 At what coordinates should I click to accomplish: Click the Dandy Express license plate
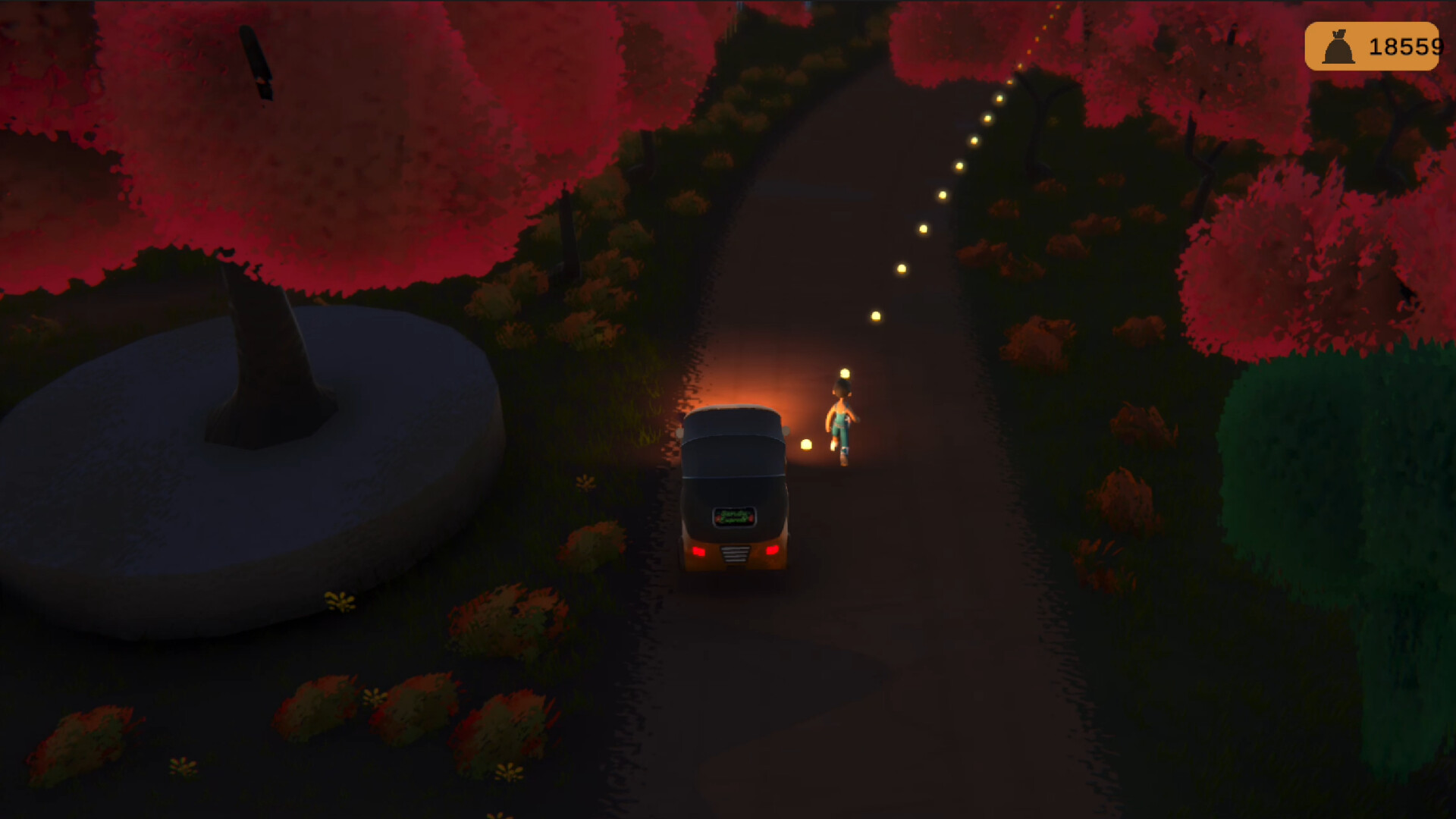coord(734,516)
